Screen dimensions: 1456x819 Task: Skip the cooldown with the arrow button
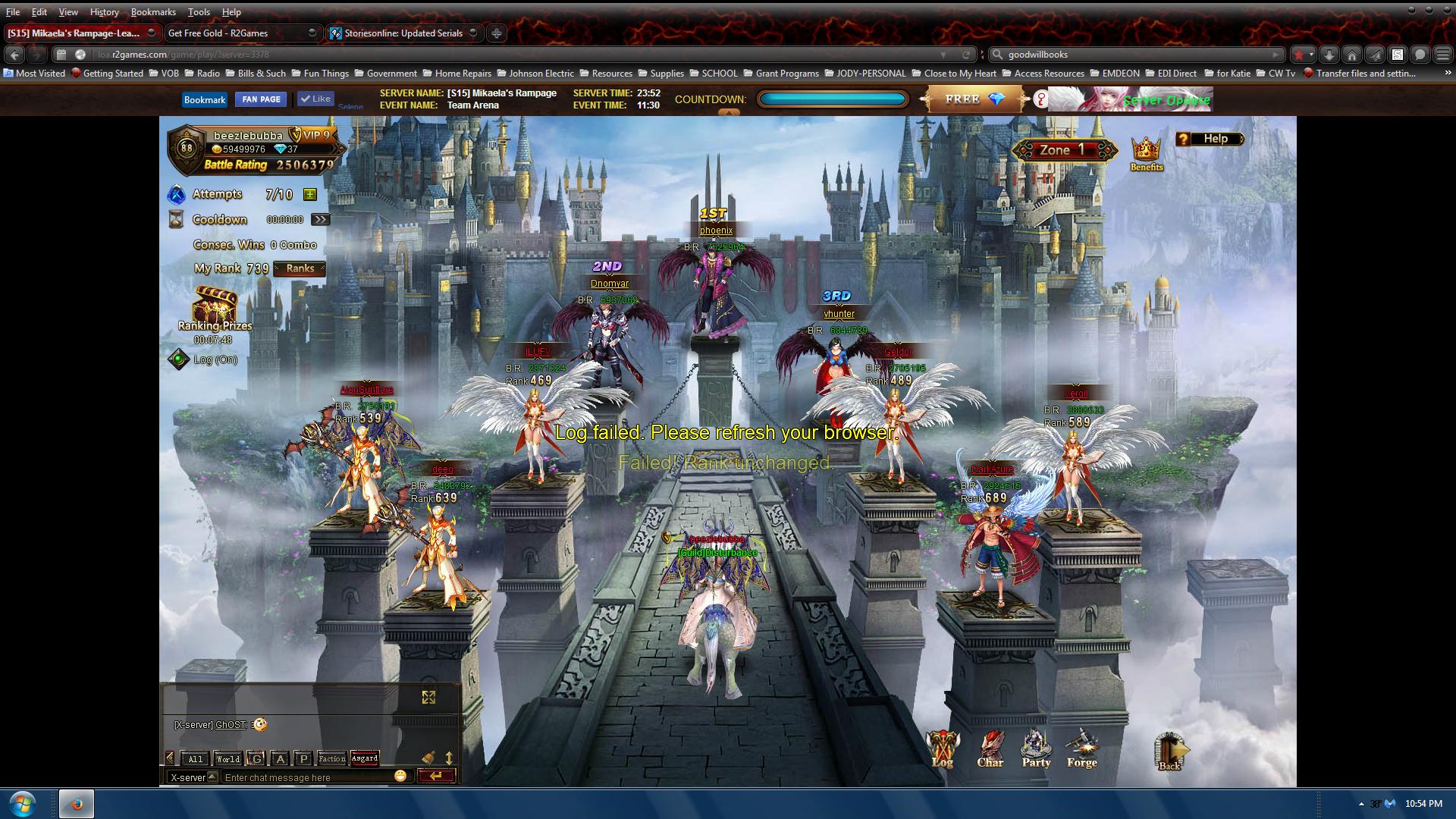(x=321, y=220)
